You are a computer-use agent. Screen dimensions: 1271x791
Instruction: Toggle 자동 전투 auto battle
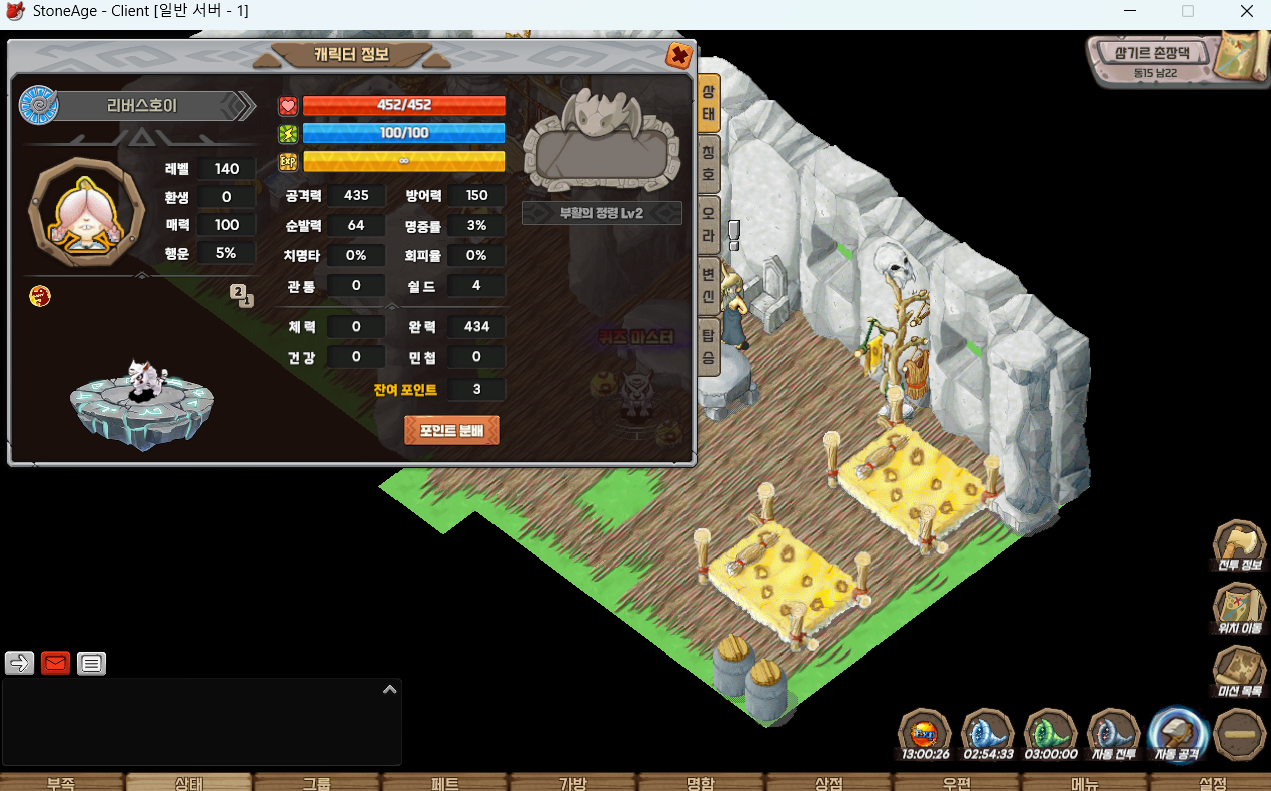1114,735
